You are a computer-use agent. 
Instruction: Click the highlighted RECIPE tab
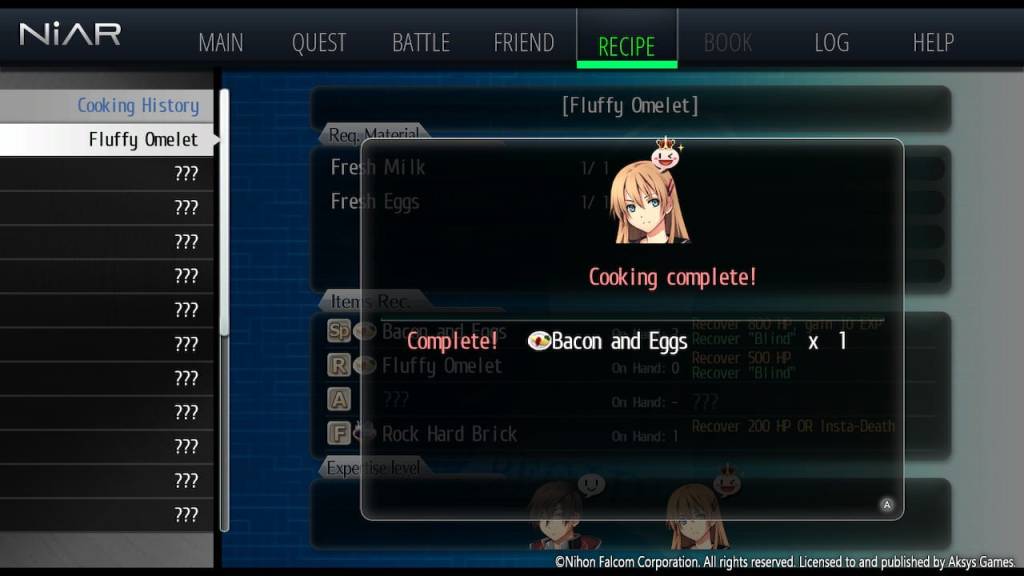(626, 45)
